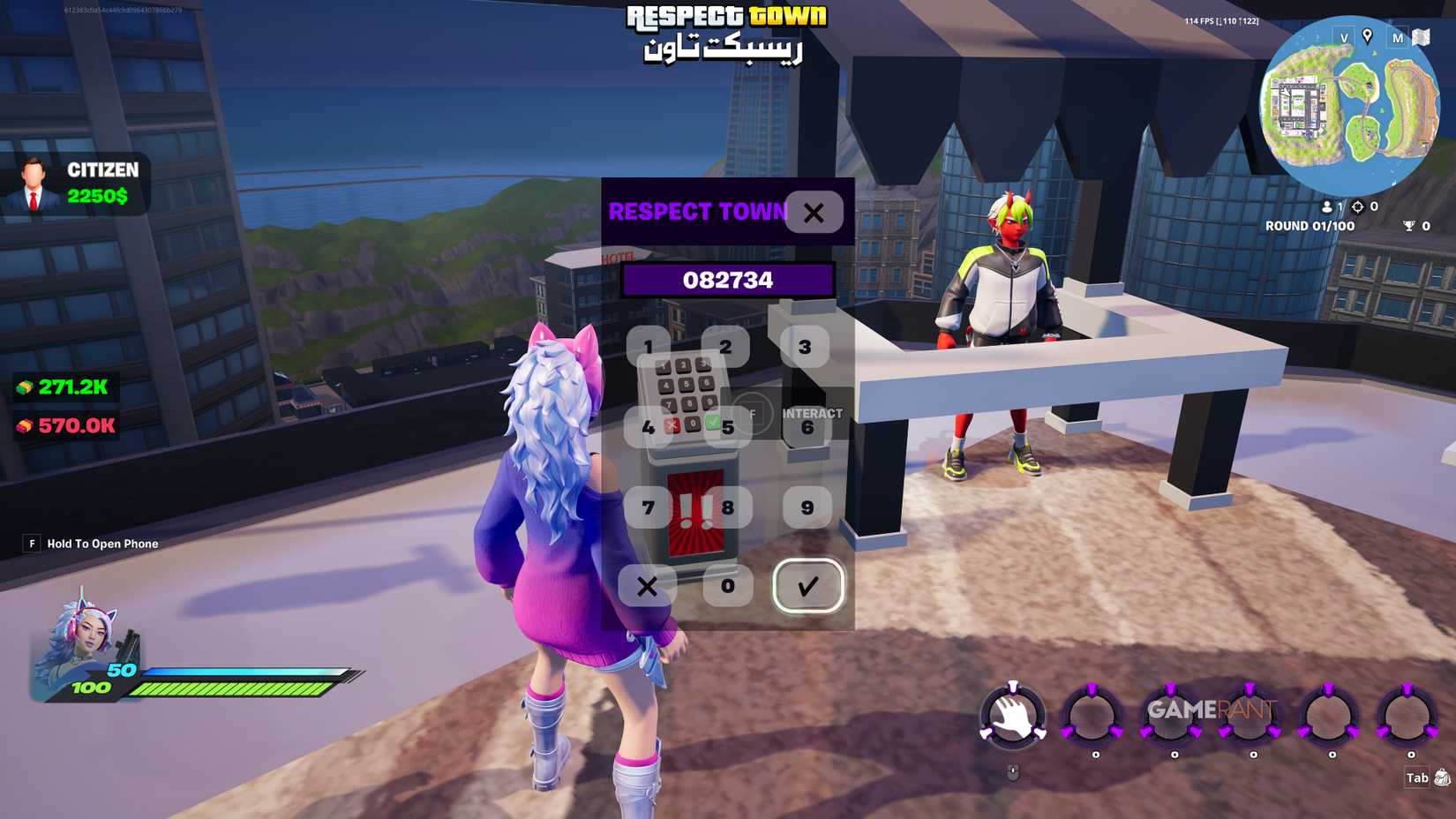Select the INTERACT prompt on the safe
The image size is (1456, 819).
tap(812, 412)
